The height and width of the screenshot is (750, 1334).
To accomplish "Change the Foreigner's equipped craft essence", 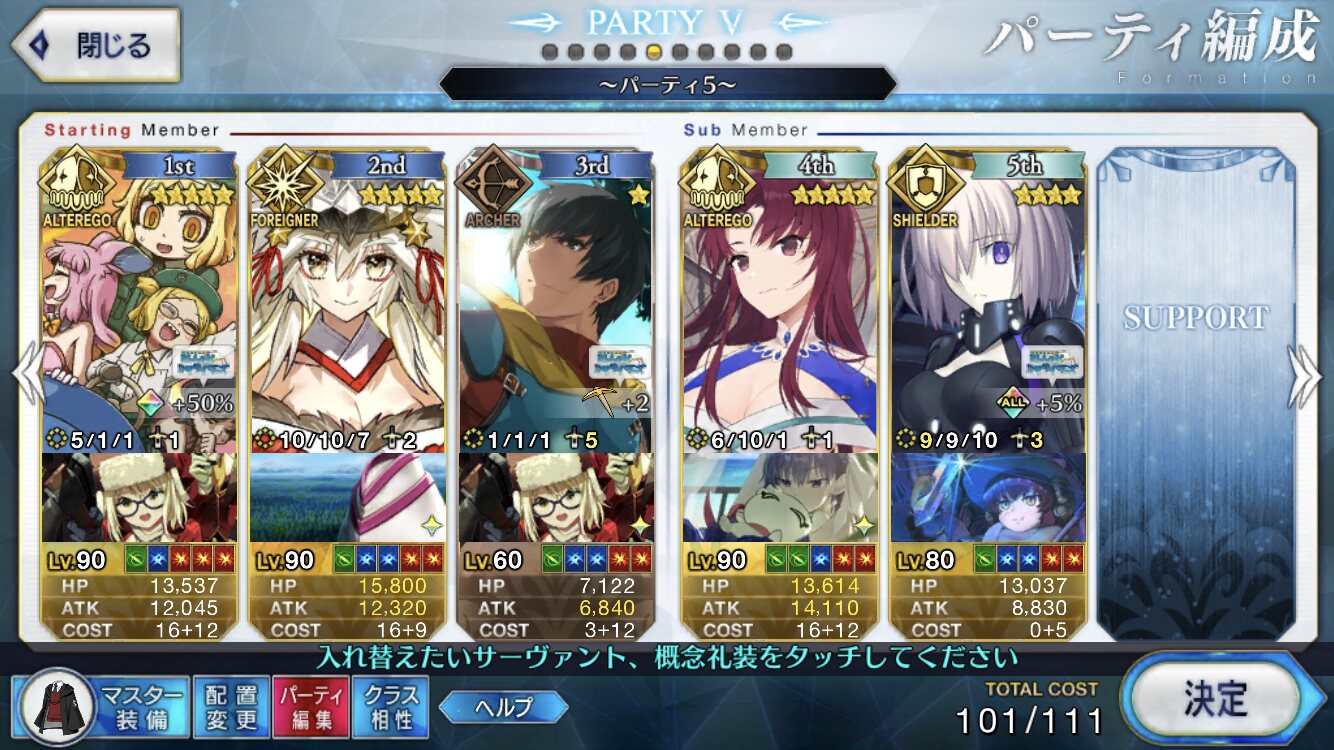I will pyautogui.click(x=347, y=497).
